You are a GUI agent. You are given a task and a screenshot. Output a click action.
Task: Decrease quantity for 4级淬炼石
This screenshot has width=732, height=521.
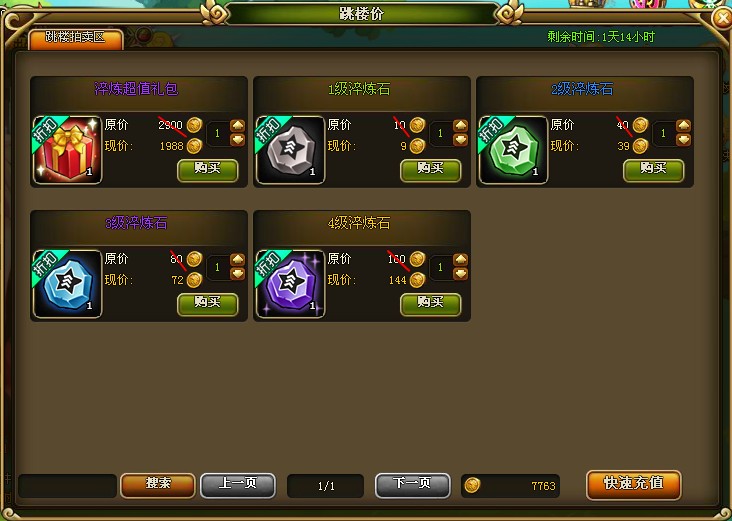tap(460, 273)
